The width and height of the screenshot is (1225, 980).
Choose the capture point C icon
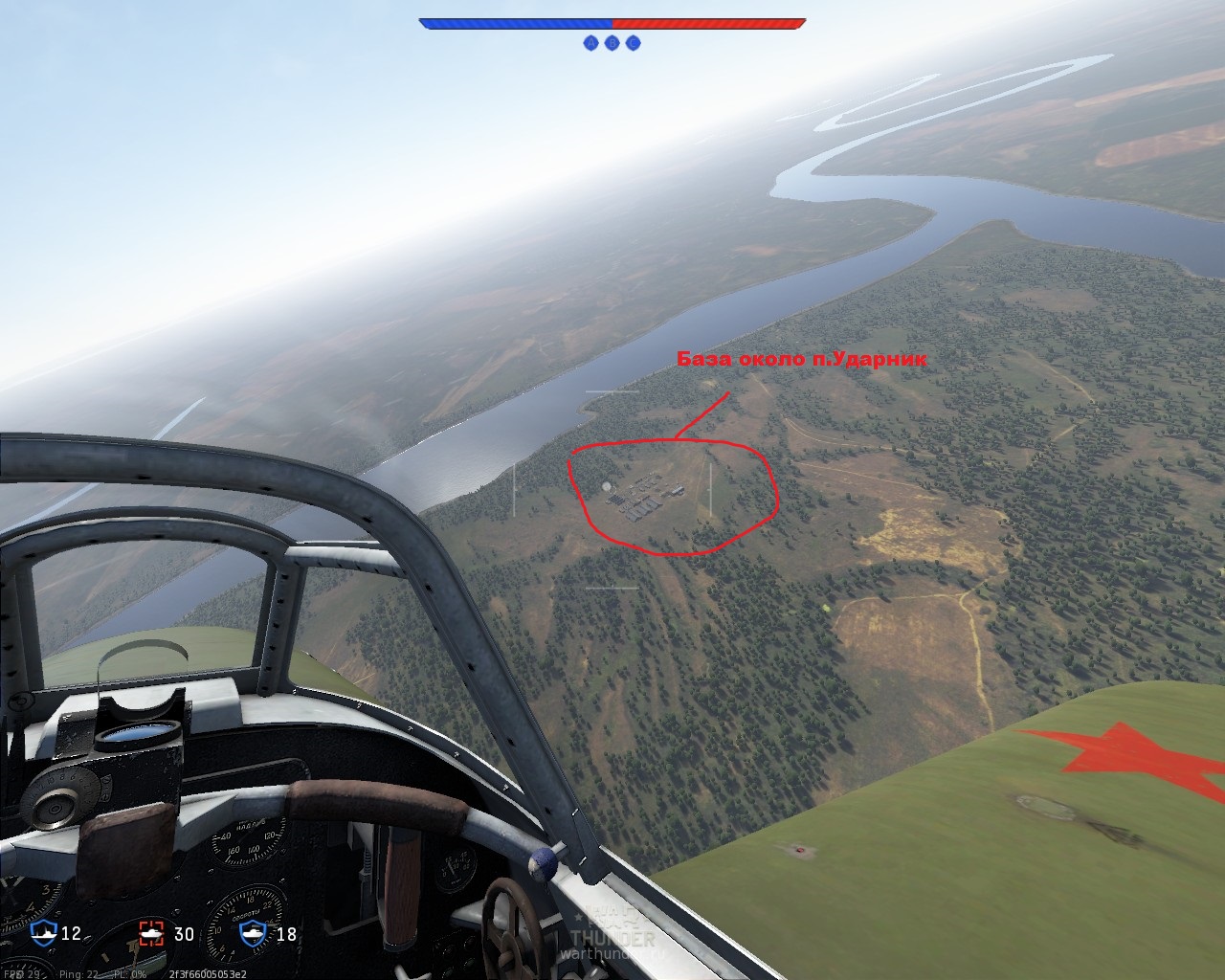click(x=633, y=43)
